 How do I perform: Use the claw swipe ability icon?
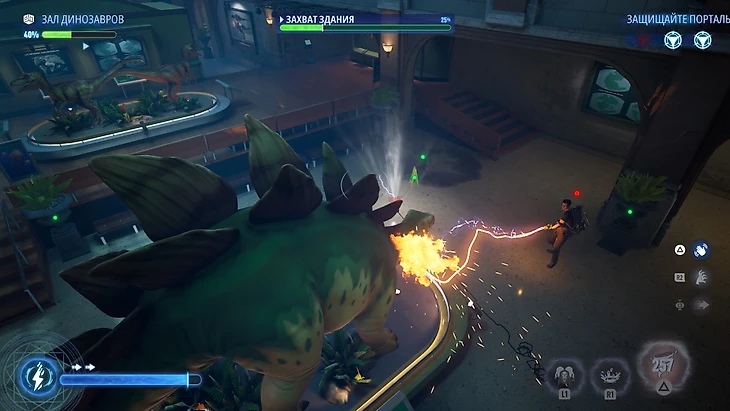pyautogui.click(x=701, y=277)
